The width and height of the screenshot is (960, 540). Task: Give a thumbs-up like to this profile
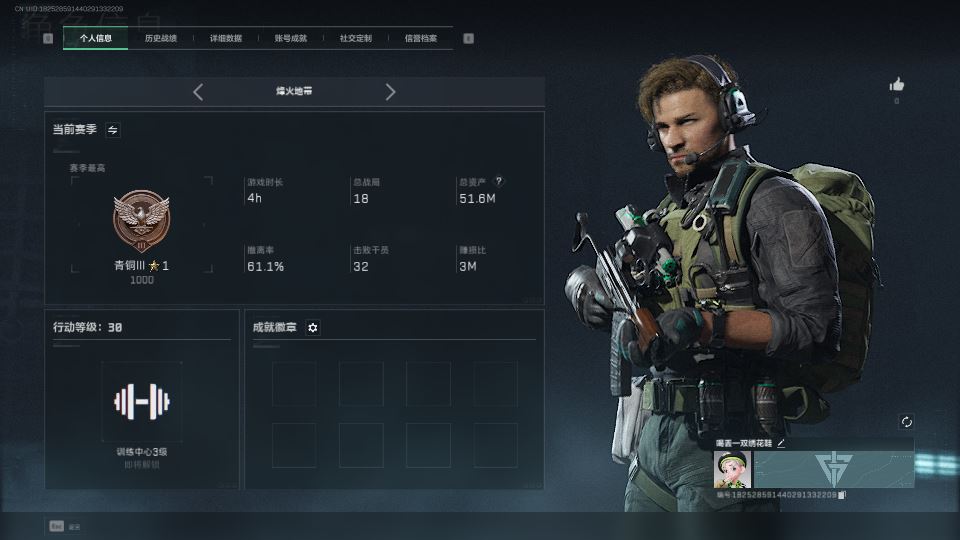pyautogui.click(x=896, y=85)
